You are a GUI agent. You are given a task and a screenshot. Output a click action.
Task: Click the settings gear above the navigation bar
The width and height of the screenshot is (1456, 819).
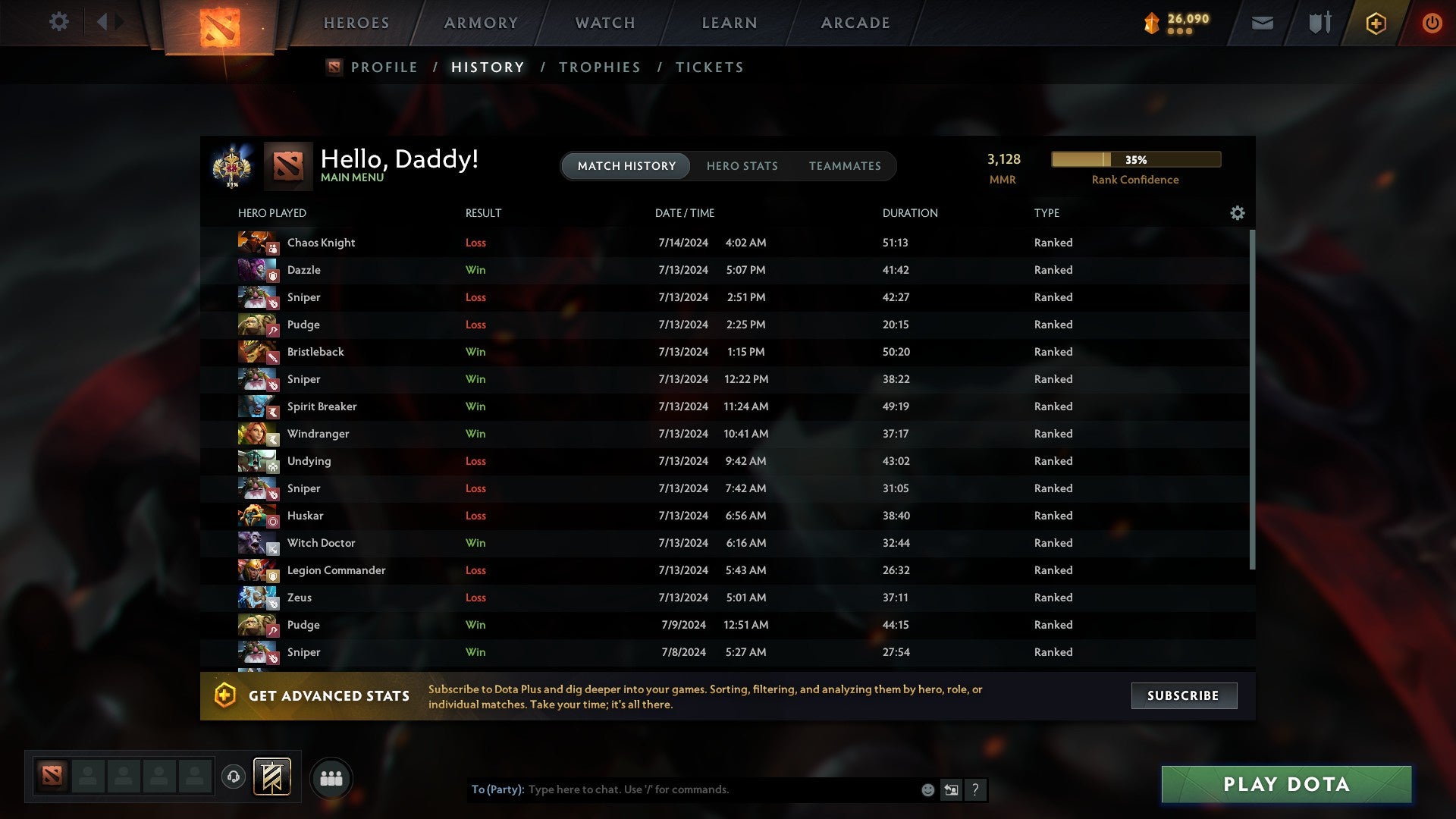pyautogui.click(x=58, y=22)
